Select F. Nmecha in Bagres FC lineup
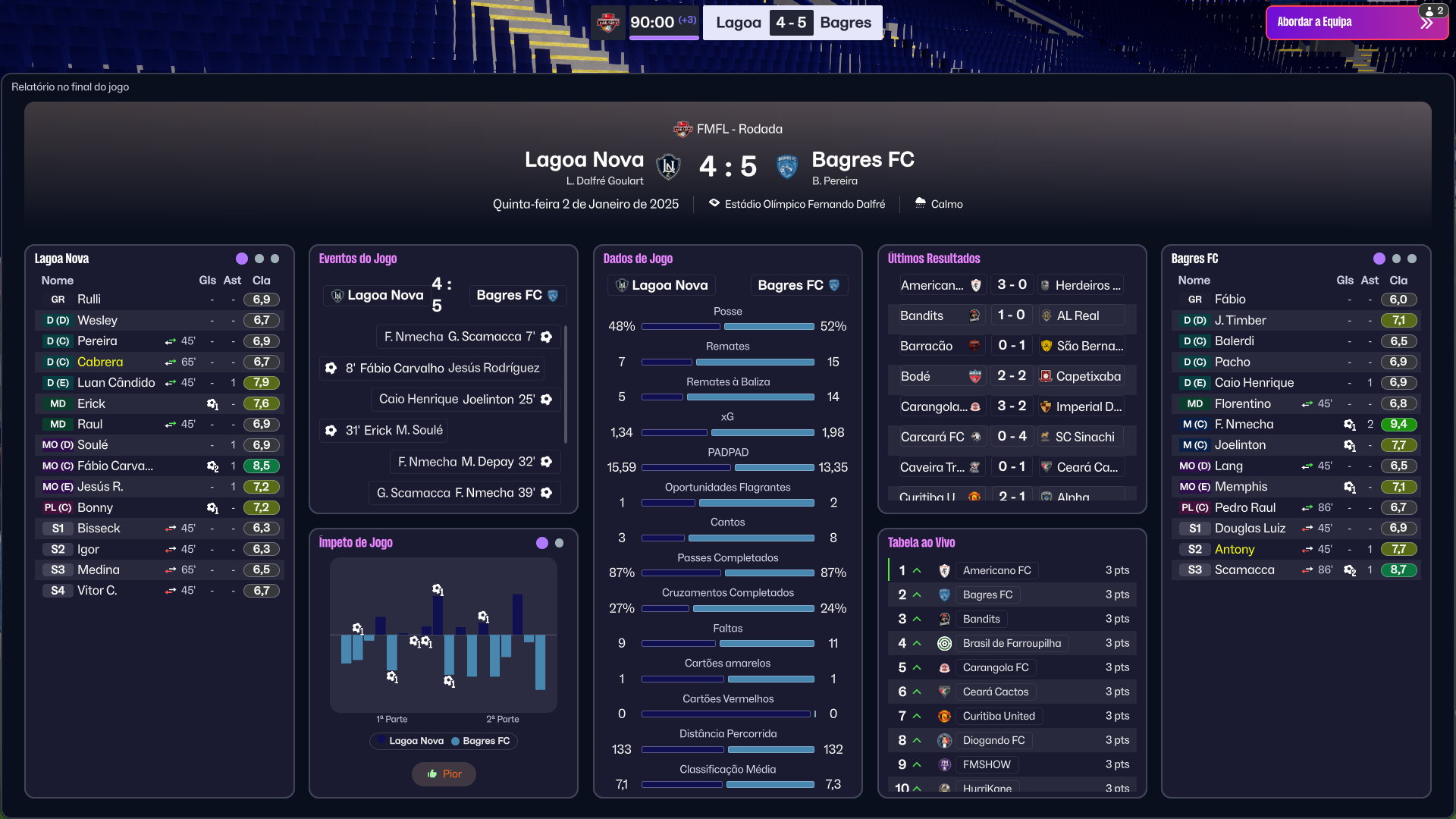The width and height of the screenshot is (1456, 819). (x=1244, y=425)
